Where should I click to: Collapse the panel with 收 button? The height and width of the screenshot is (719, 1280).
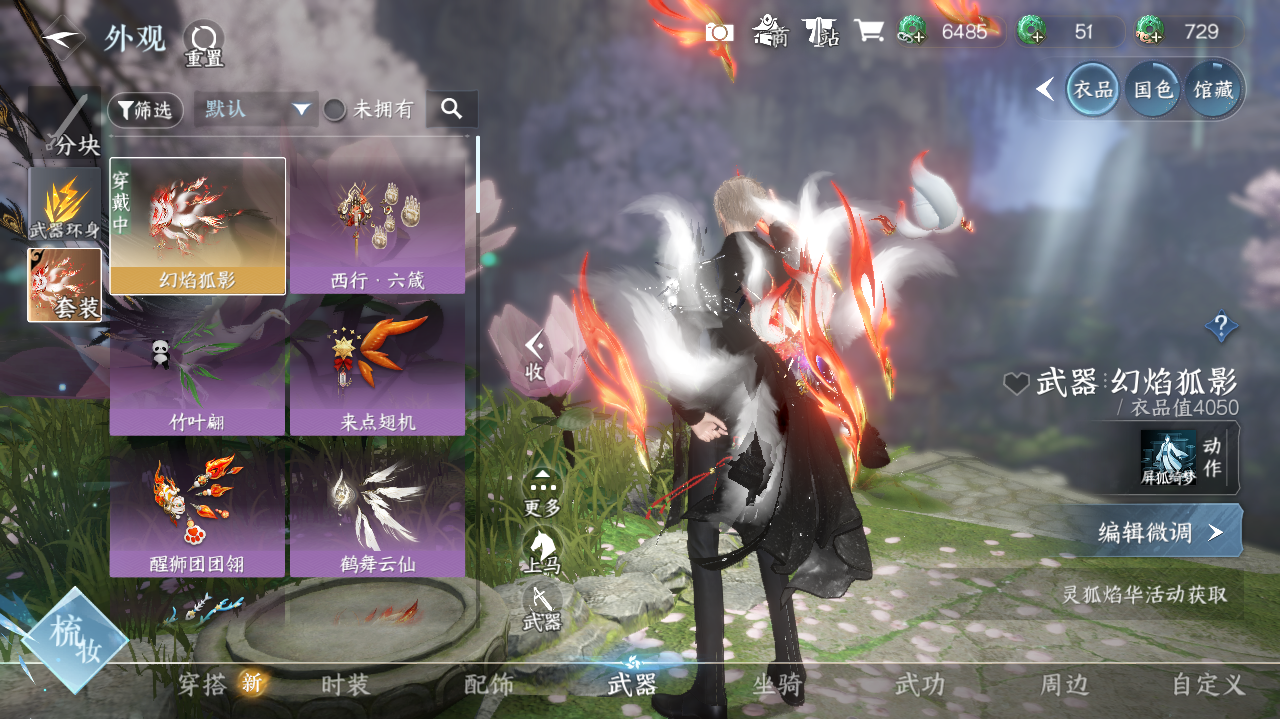coord(535,357)
